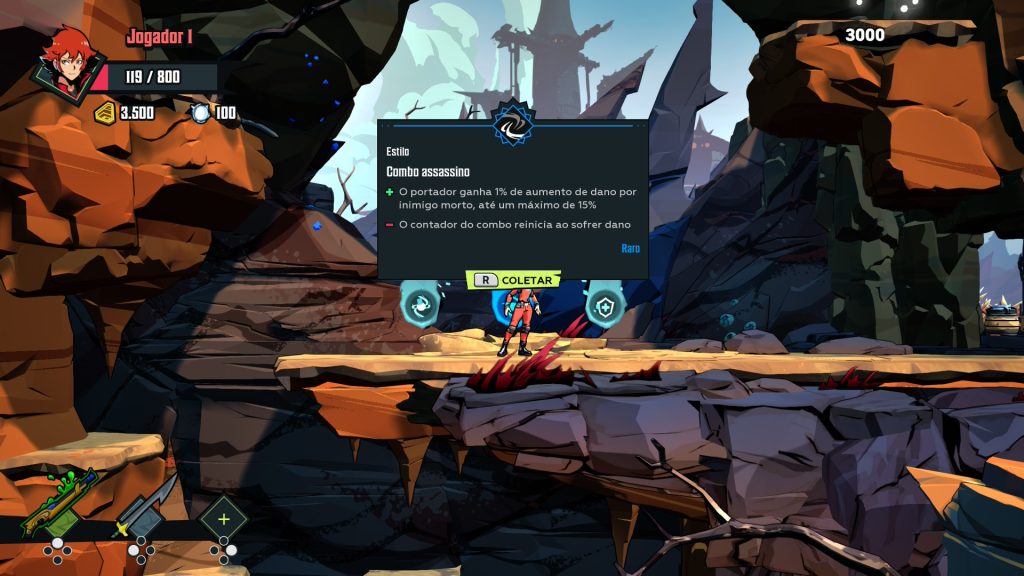Image resolution: width=1024 pixels, height=576 pixels.
Task: Click the empty plus weapon slot
Action: point(223,519)
